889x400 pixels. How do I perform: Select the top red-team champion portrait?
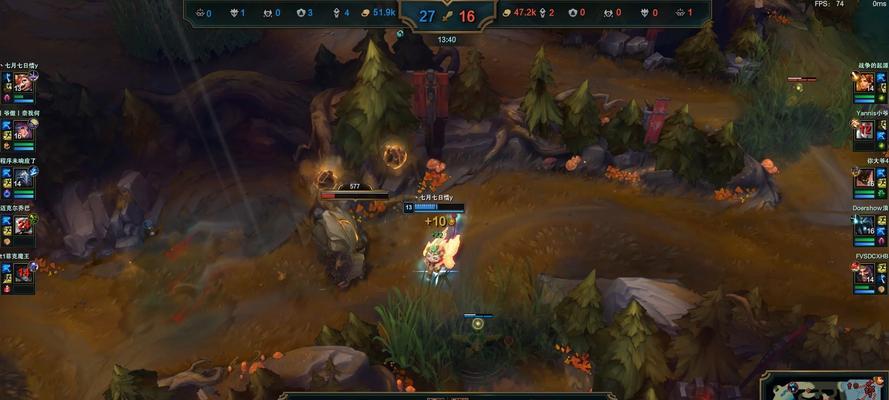865,84
